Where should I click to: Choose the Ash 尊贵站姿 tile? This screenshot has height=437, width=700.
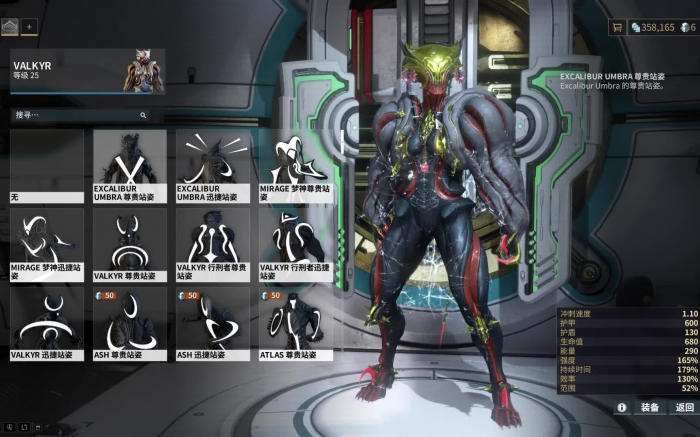130,324
